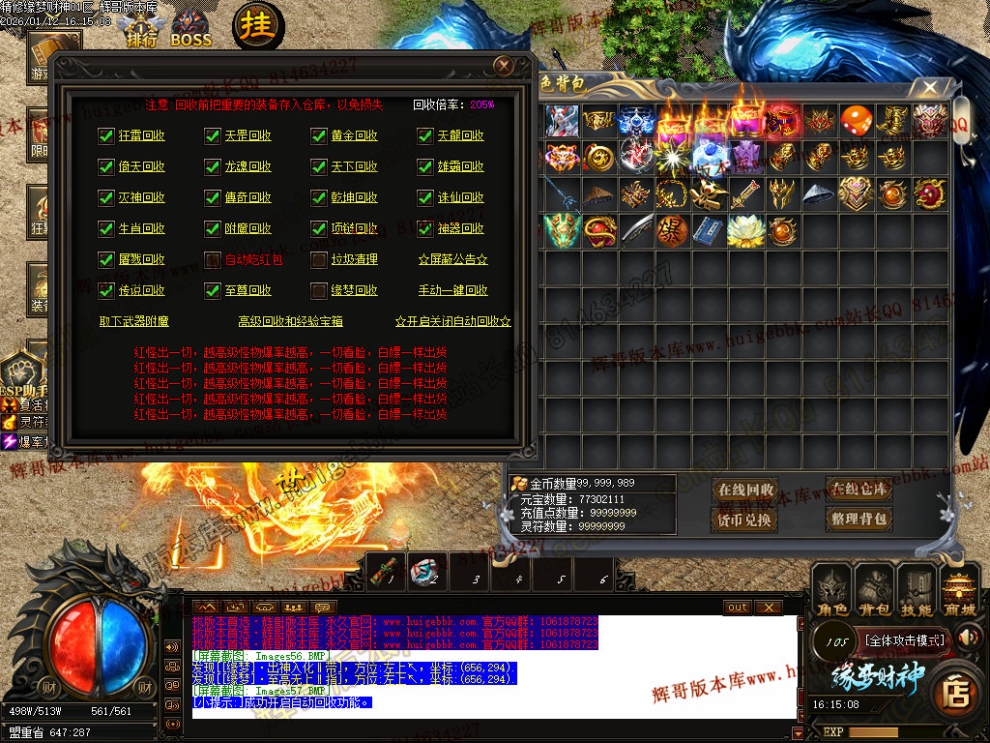Uncheck the 神器回收 option
The image size is (990, 743).
click(x=426, y=229)
